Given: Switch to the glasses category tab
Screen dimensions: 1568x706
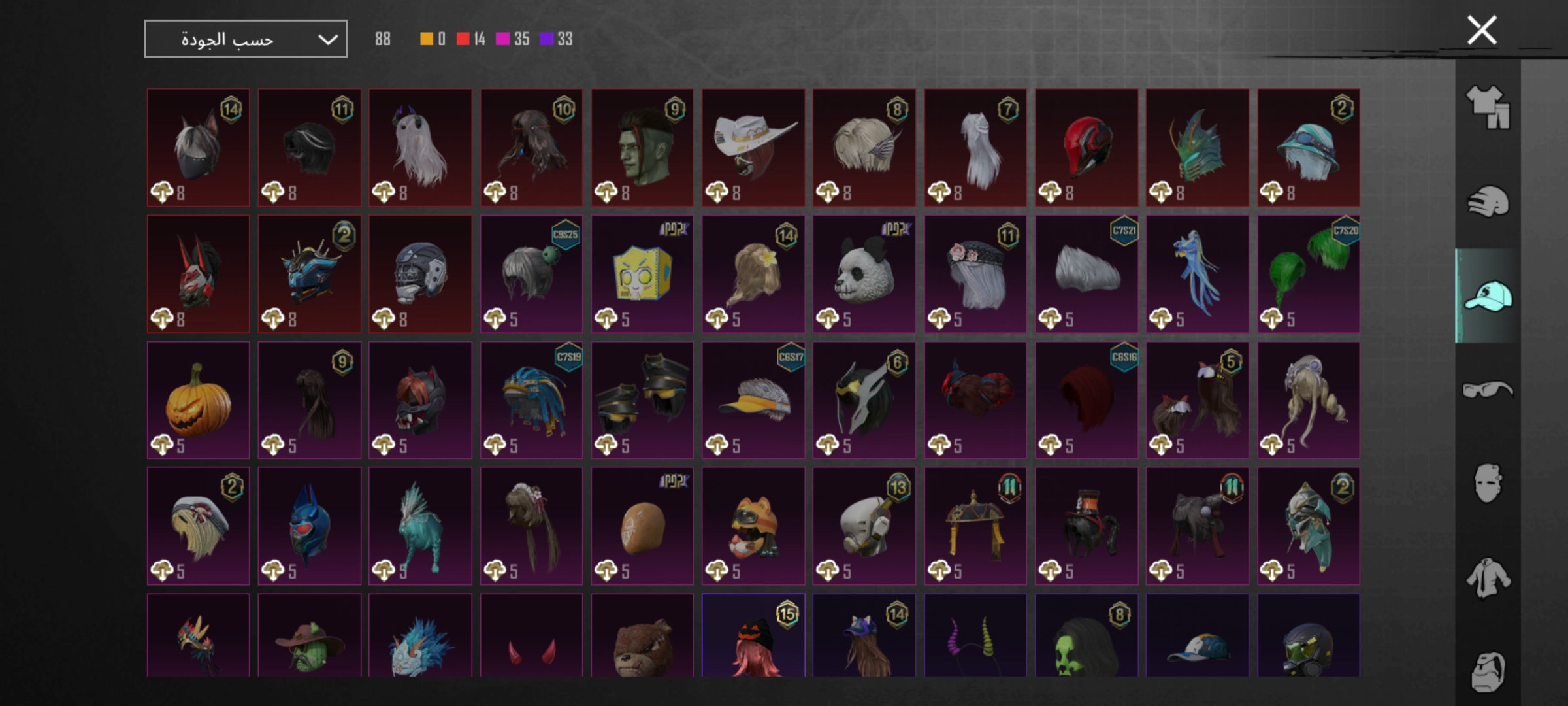Looking at the screenshot, I should (1488, 390).
